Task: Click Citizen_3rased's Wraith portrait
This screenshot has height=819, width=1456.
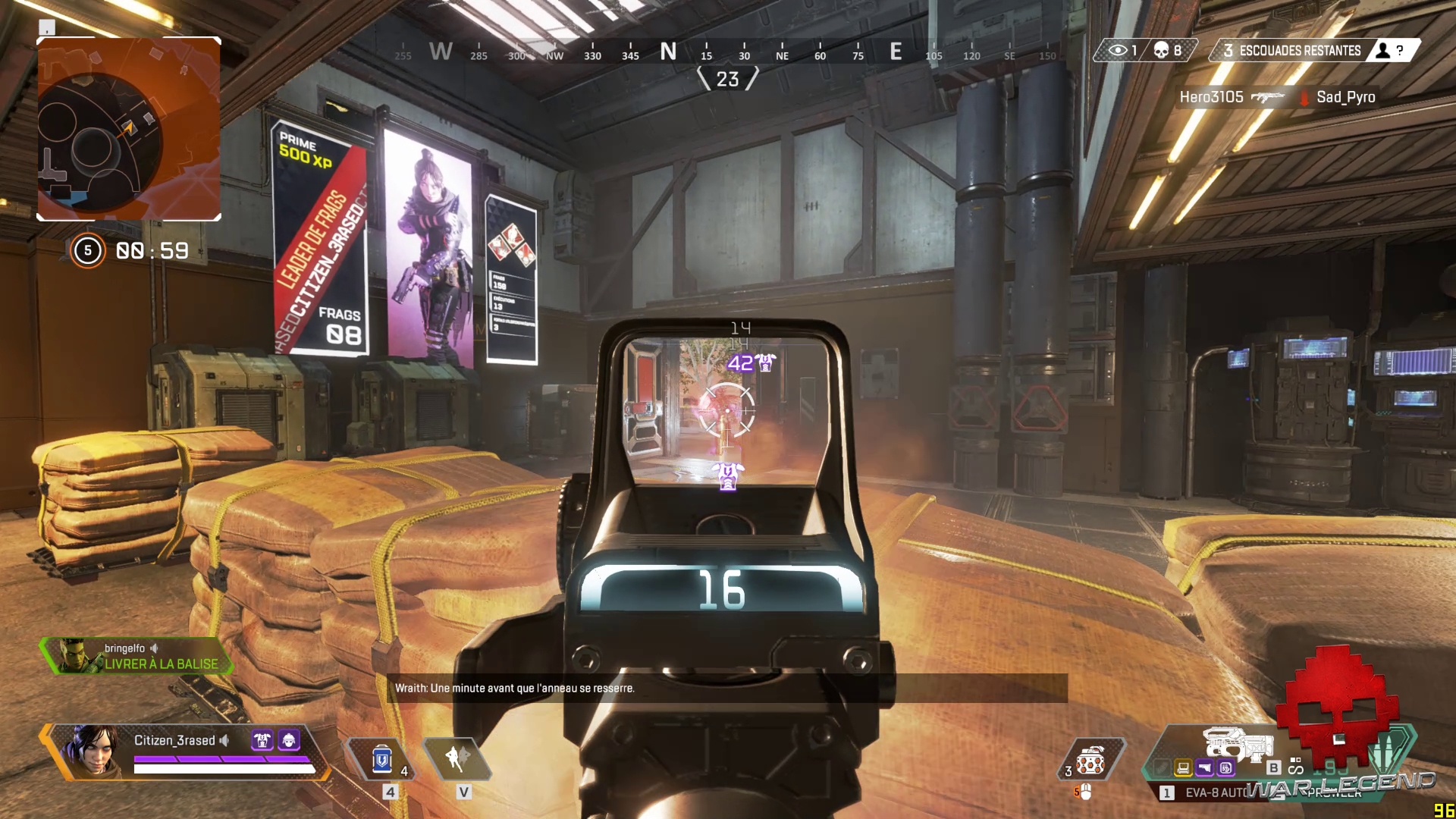Action: point(93,749)
